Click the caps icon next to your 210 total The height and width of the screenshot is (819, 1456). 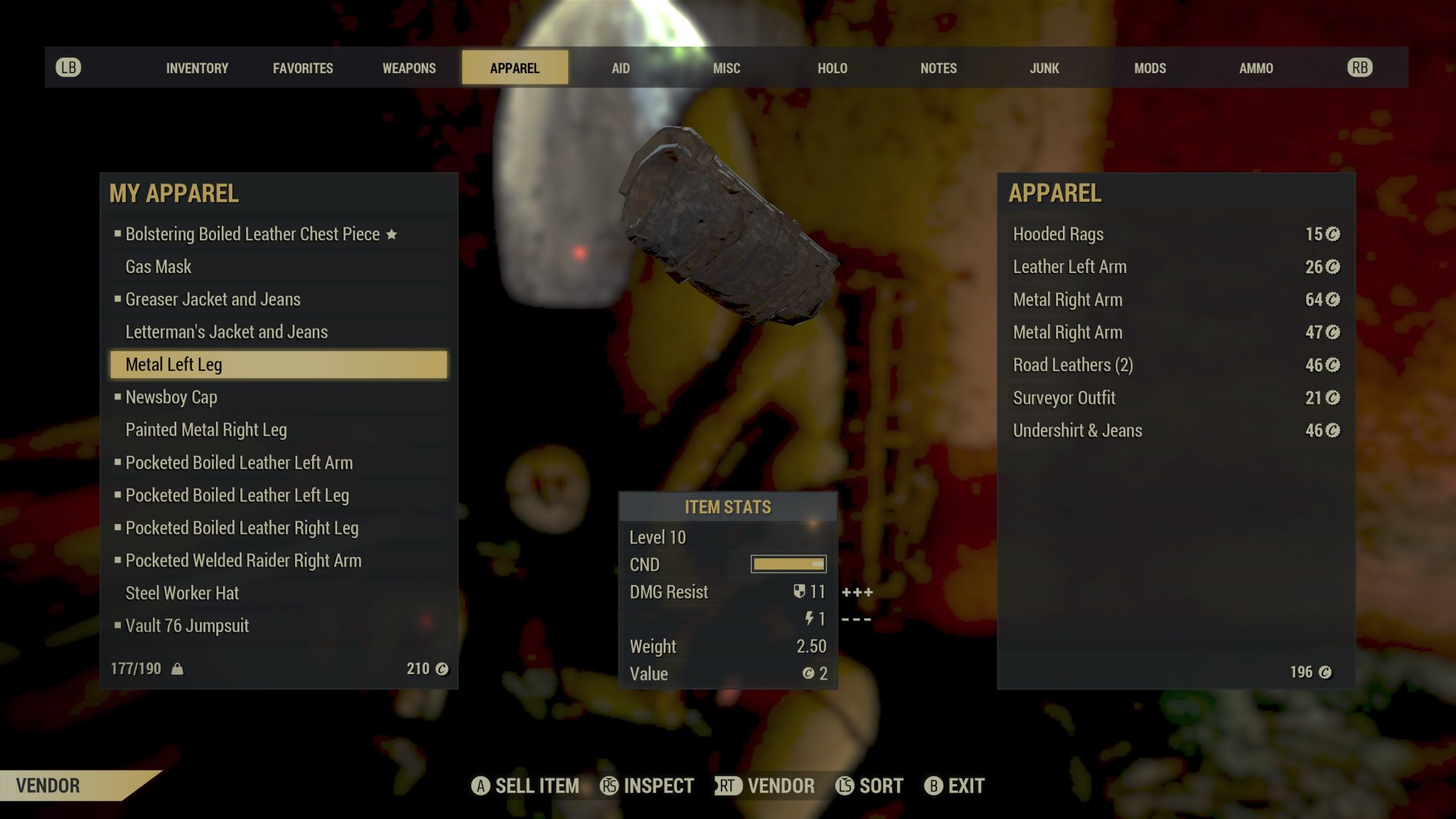(441, 669)
